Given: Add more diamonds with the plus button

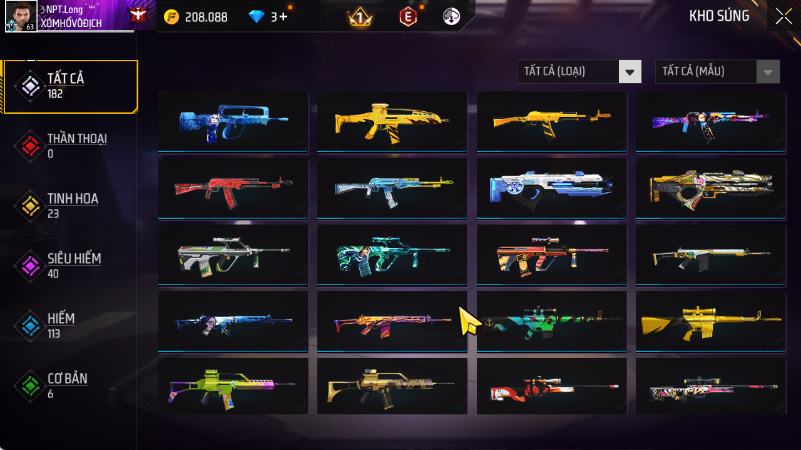Looking at the screenshot, I should tap(285, 17).
